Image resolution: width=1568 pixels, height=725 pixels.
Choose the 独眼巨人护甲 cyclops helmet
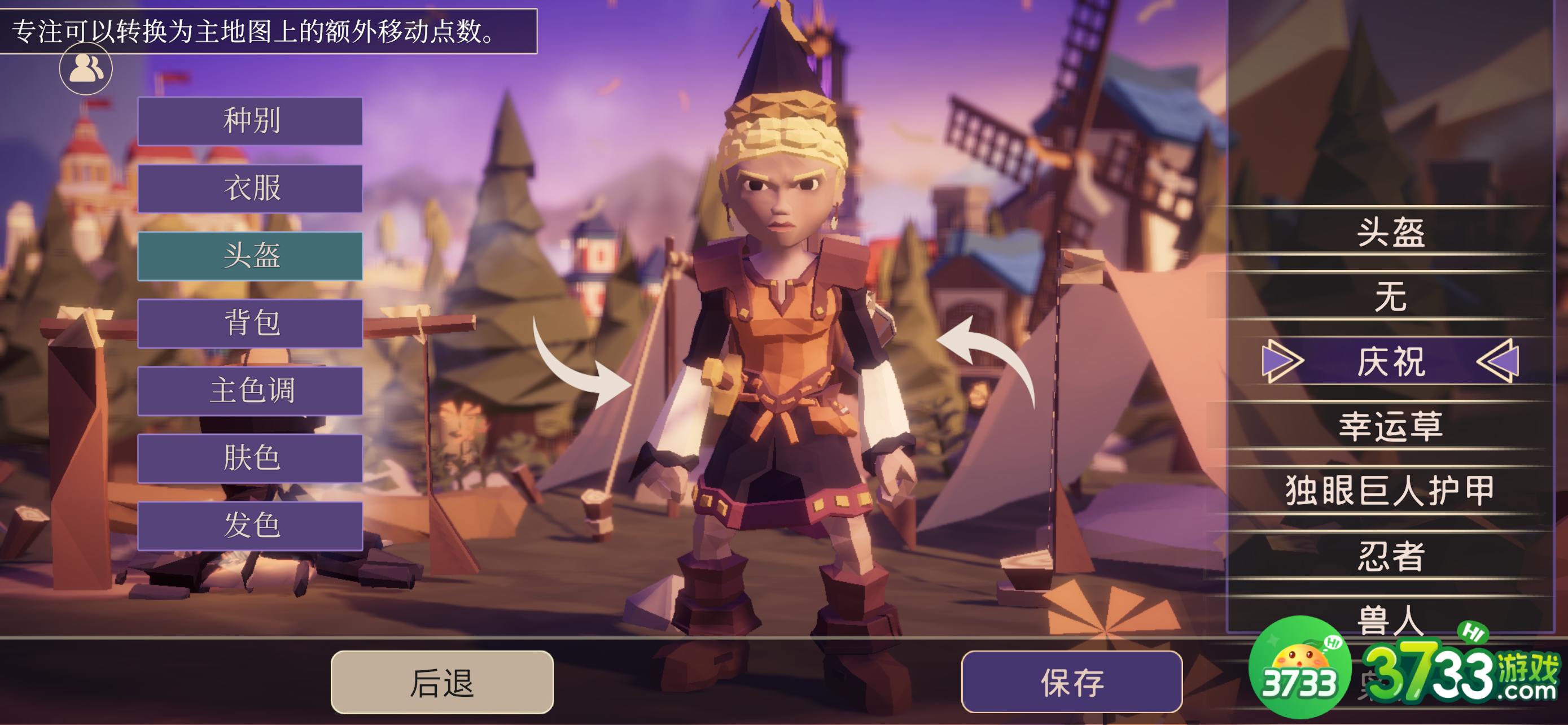[x=1390, y=491]
